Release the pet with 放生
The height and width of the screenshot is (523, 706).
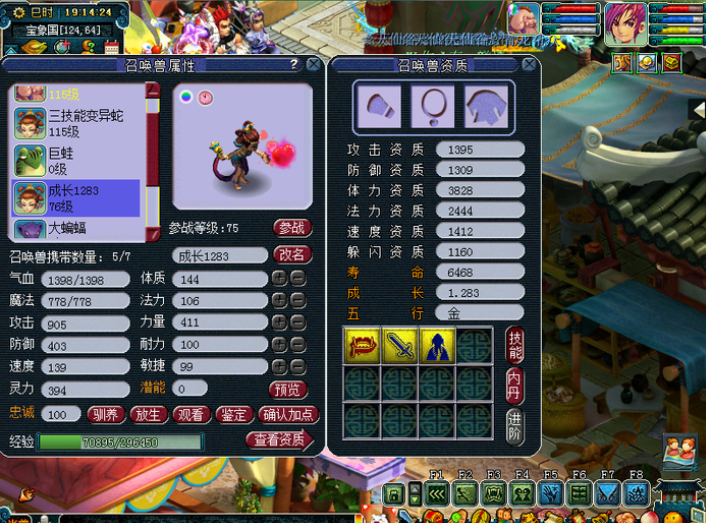(x=148, y=414)
